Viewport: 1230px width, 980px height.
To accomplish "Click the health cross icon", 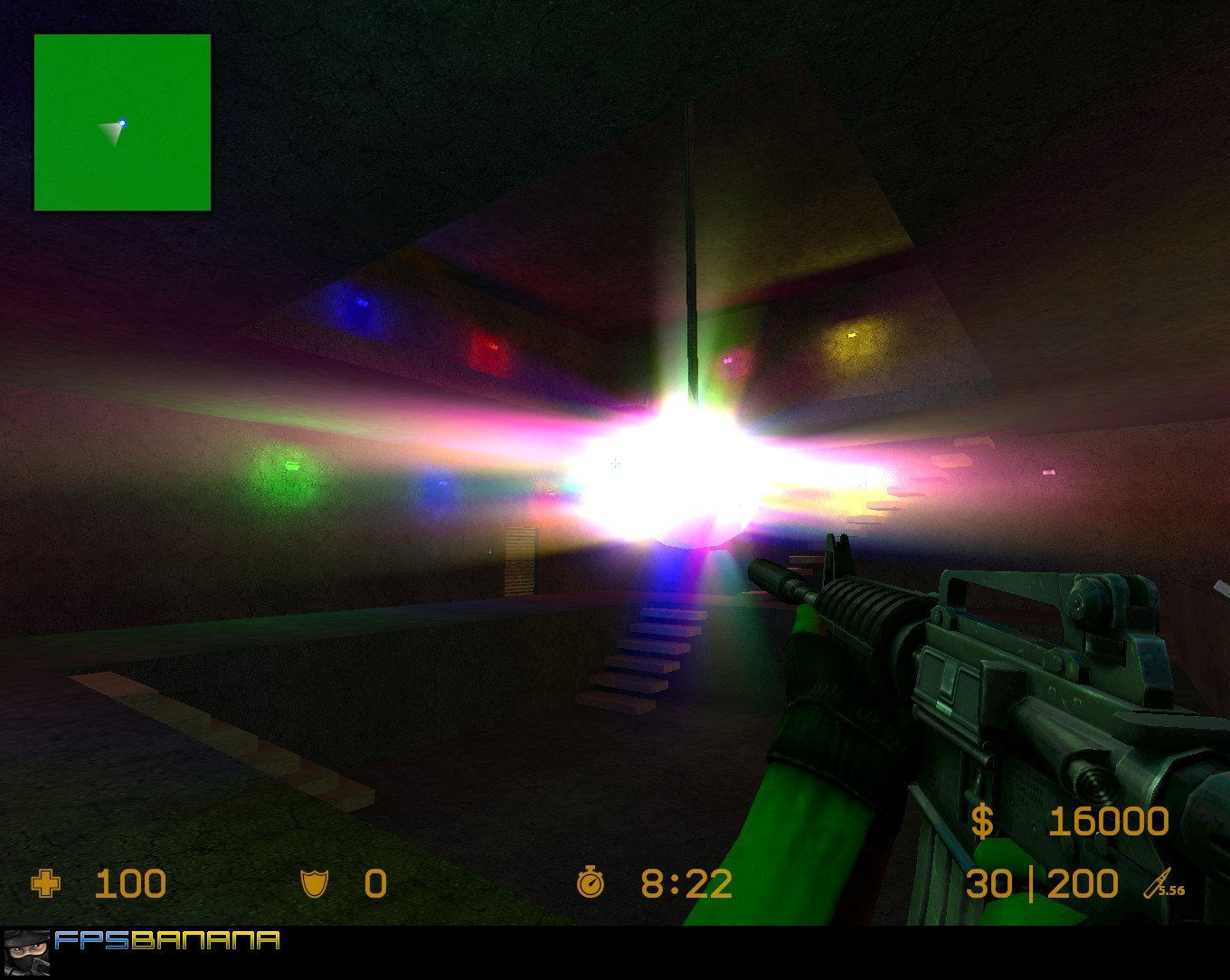I will click(x=46, y=884).
